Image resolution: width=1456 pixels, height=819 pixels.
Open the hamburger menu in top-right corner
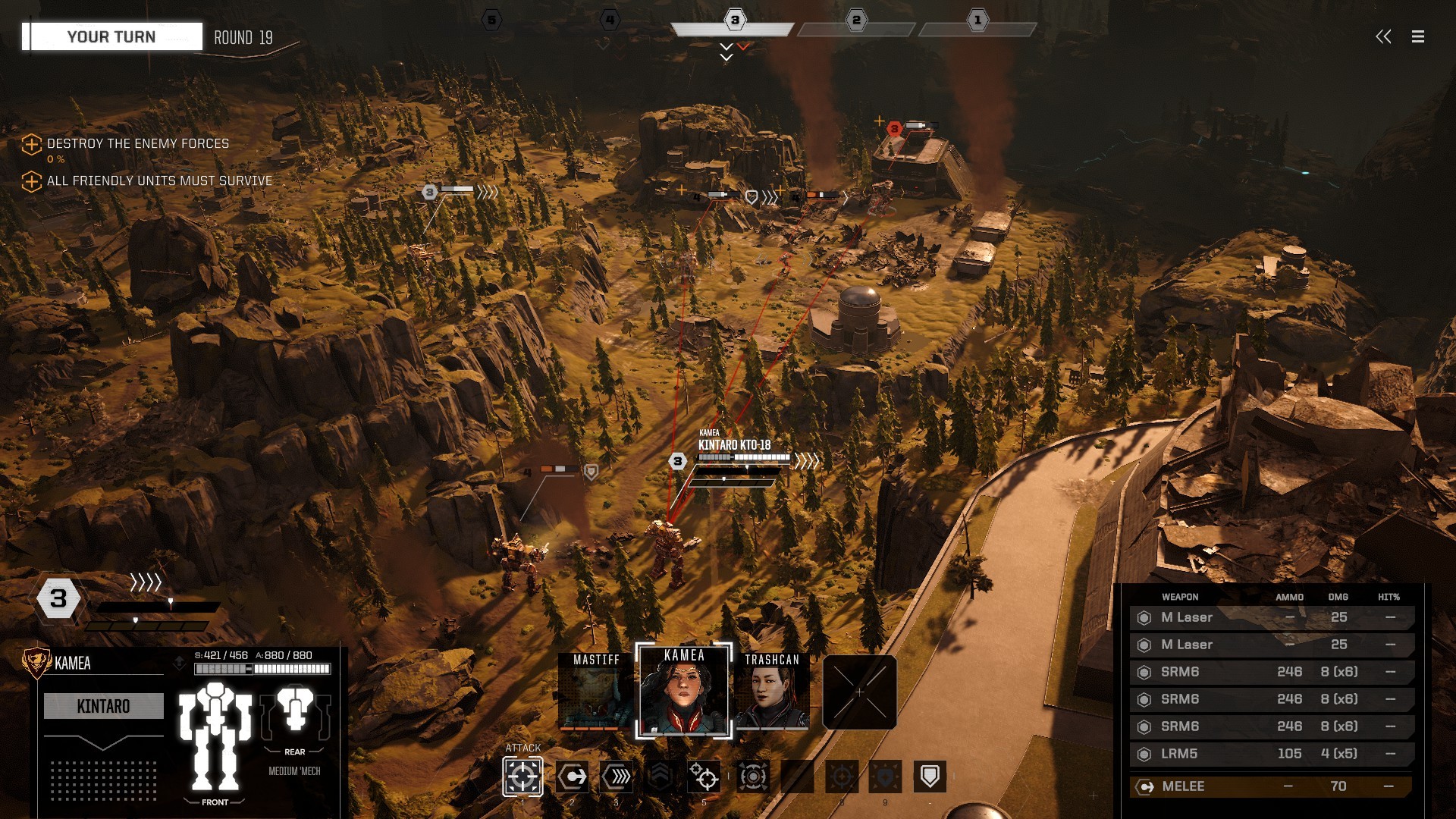pyautogui.click(x=1417, y=36)
